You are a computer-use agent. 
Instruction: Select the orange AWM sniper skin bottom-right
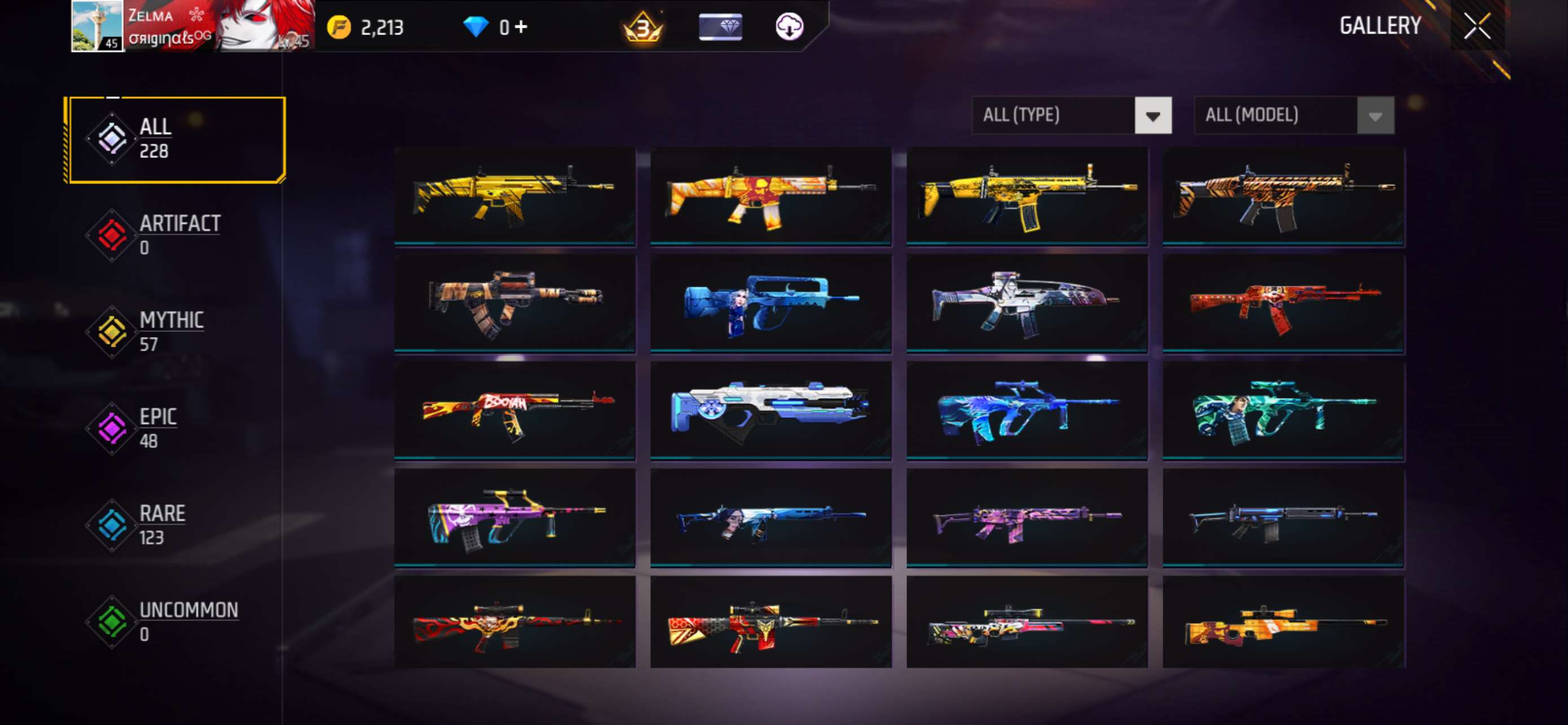[x=1284, y=626]
